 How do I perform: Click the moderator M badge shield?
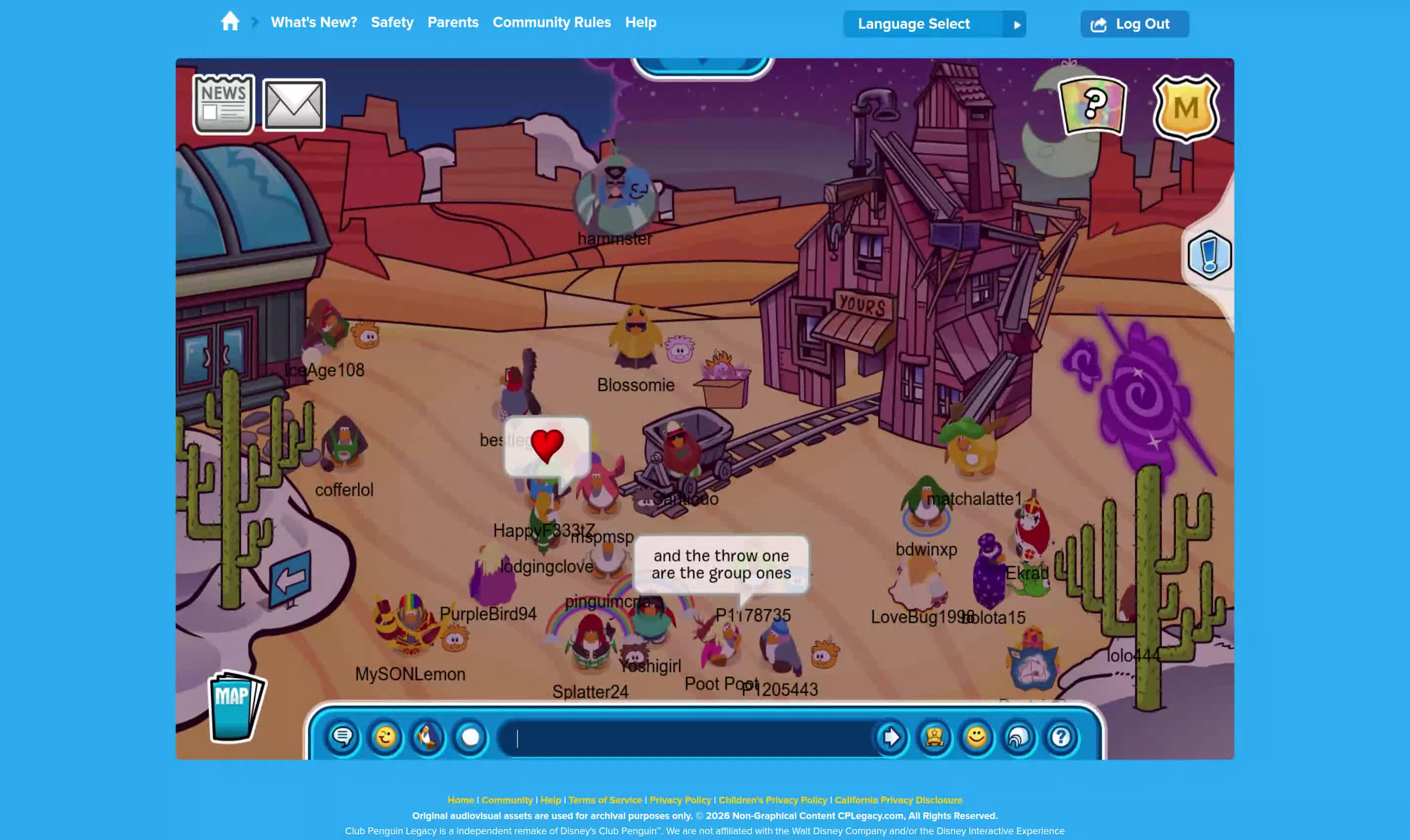click(x=1188, y=108)
